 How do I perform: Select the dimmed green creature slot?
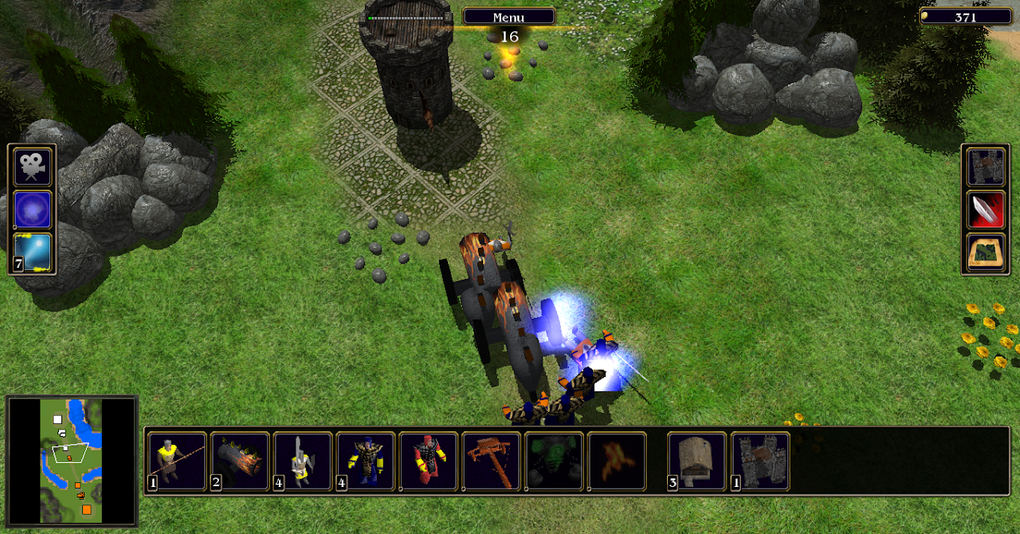pos(555,461)
